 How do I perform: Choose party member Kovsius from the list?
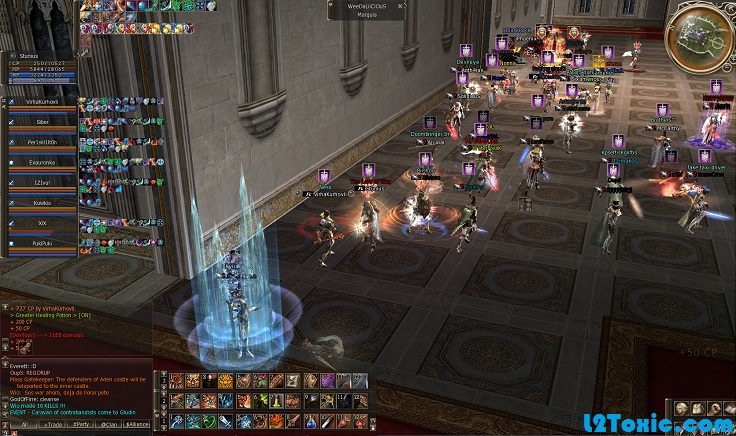tap(42, 202)
